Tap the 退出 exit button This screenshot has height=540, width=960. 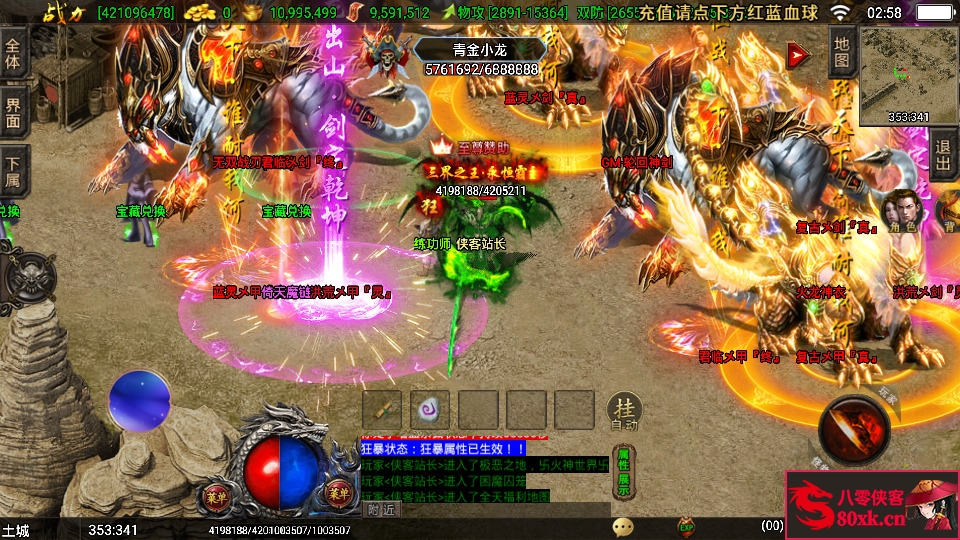tap(943, 155)
